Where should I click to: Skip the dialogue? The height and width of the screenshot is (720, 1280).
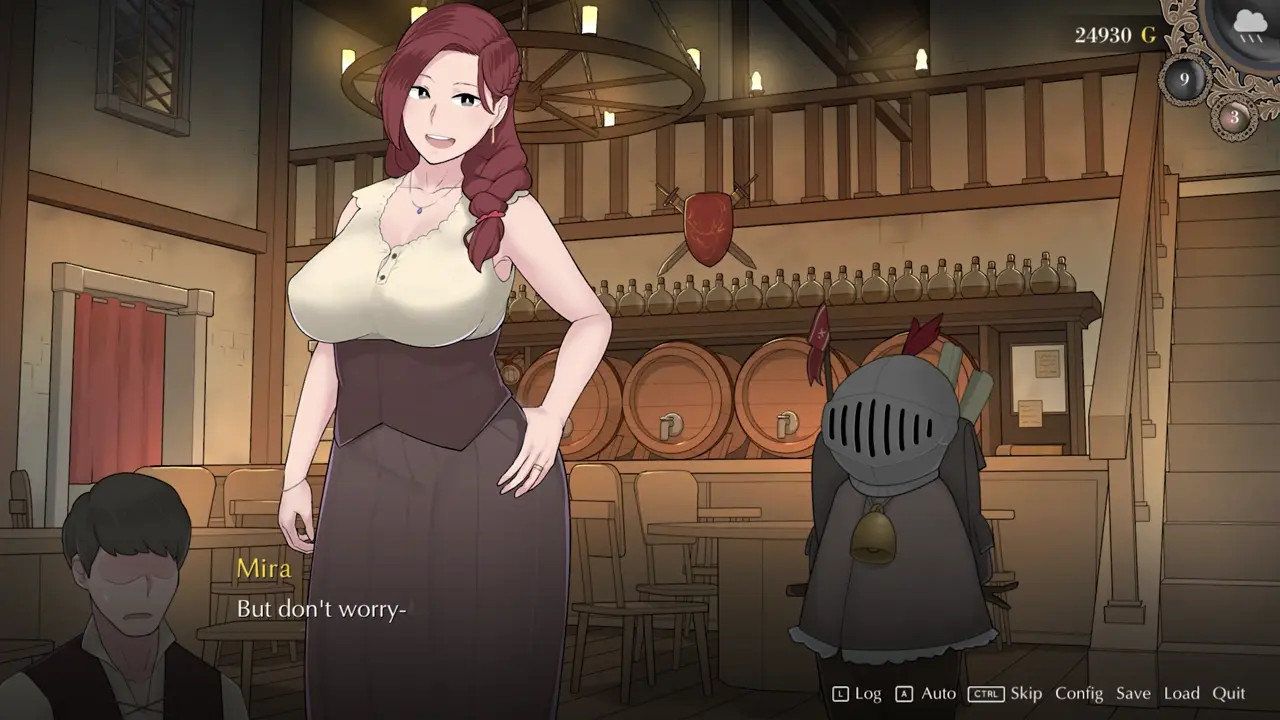pyautogui.click(x=1026, y=693)
